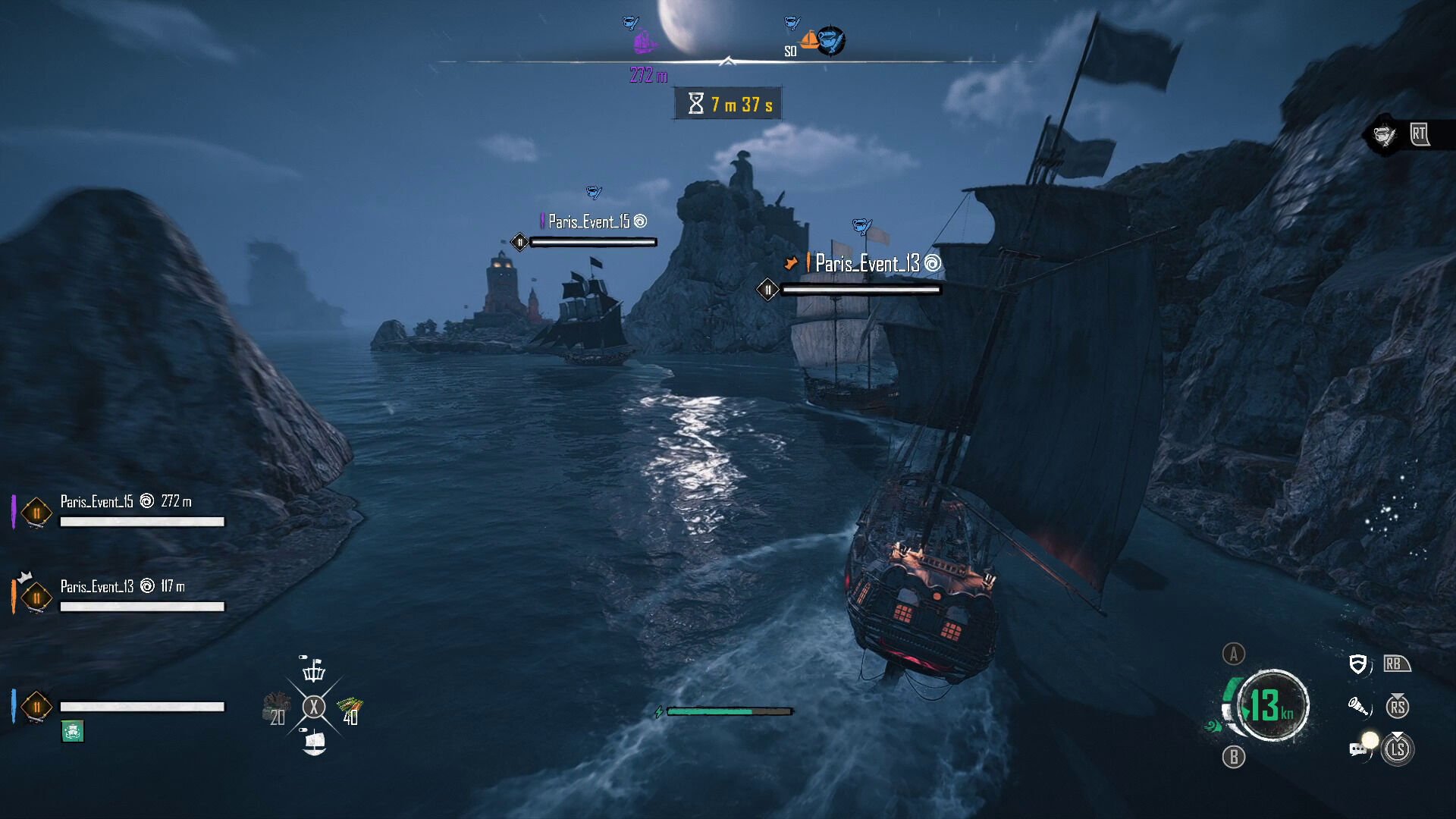This screenshot has width=1456, height=819.
Task: Click the green ship buff icon
Action: 72,731
